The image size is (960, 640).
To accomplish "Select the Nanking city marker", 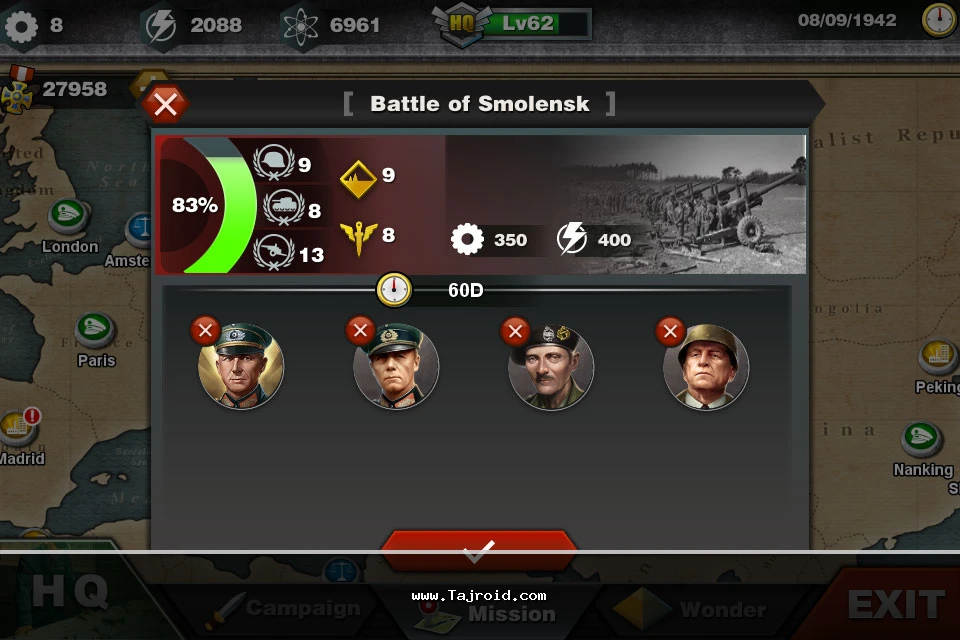I will 920,440.
